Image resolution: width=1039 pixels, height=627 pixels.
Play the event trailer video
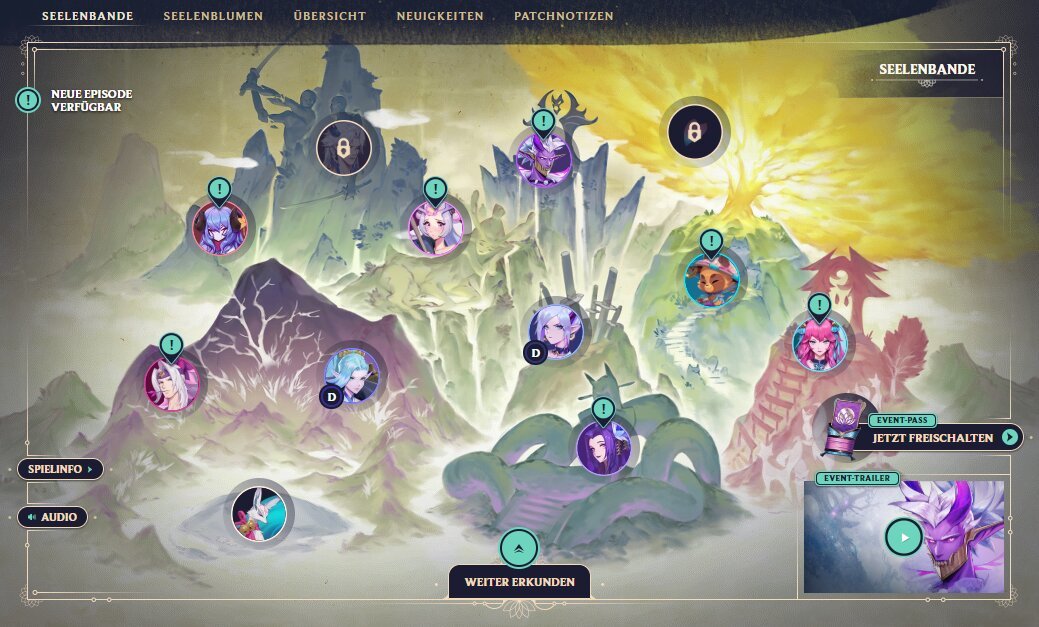[904, 537]
